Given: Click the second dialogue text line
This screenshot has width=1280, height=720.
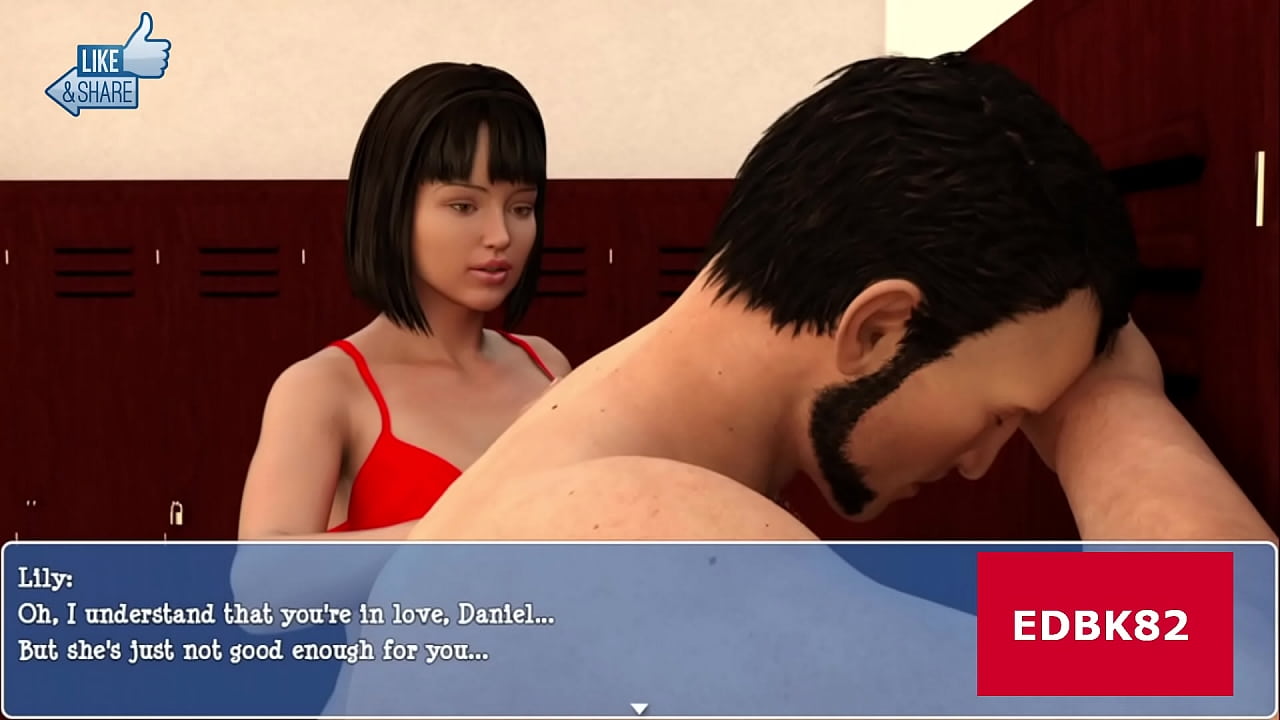Looking at the screenshot, I should [250, 646].
